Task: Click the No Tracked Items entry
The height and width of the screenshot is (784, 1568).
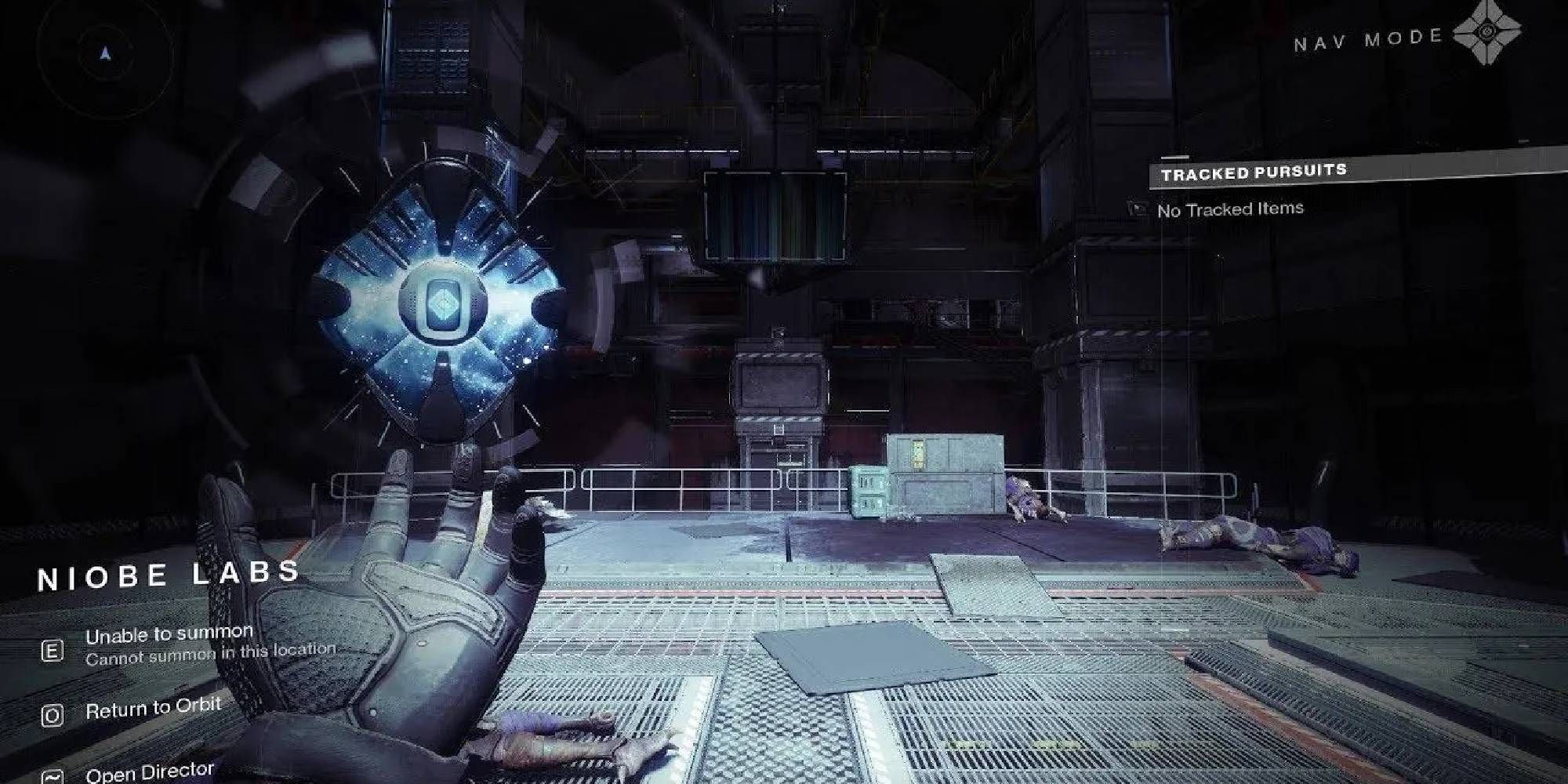Action: click(1229, 209)
